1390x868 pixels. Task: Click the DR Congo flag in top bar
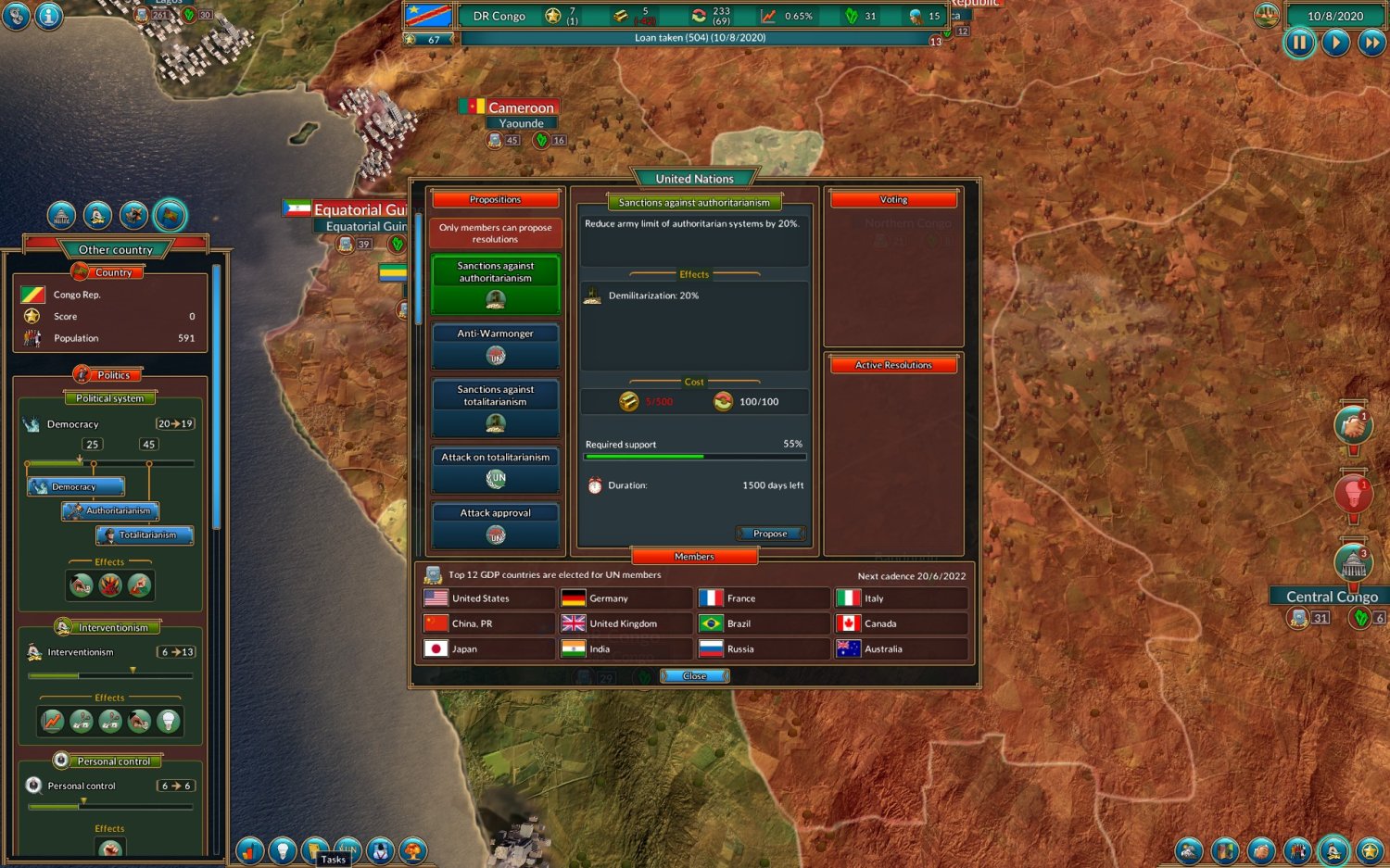click(428, 16)
